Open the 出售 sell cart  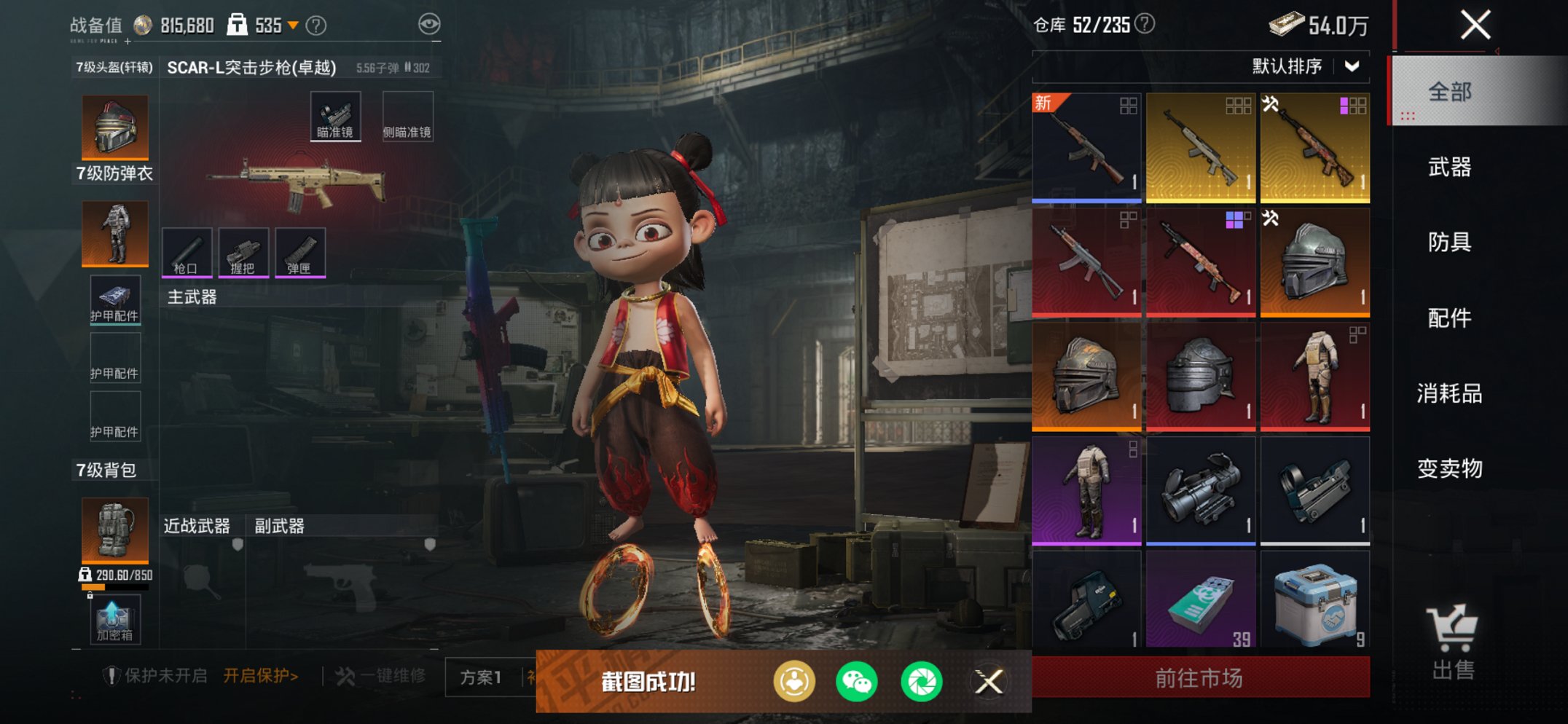1452,642
